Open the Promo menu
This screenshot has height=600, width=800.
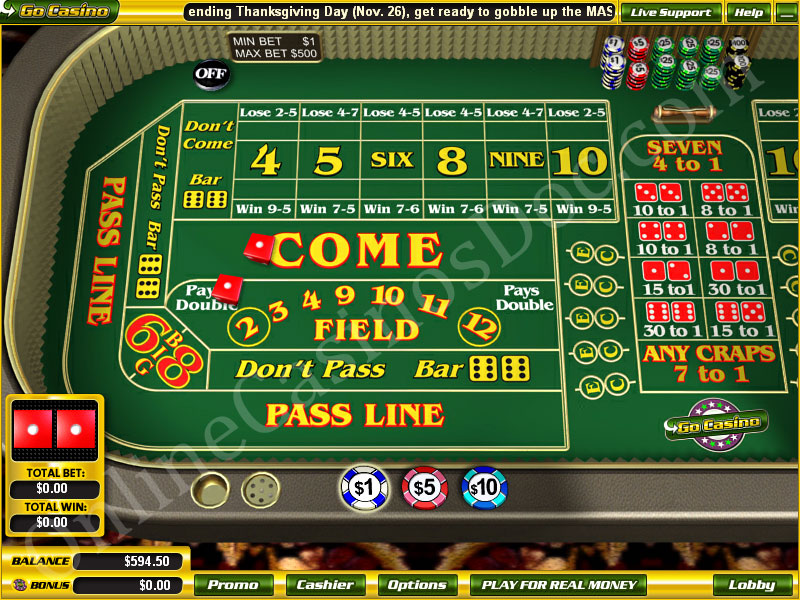233,585
